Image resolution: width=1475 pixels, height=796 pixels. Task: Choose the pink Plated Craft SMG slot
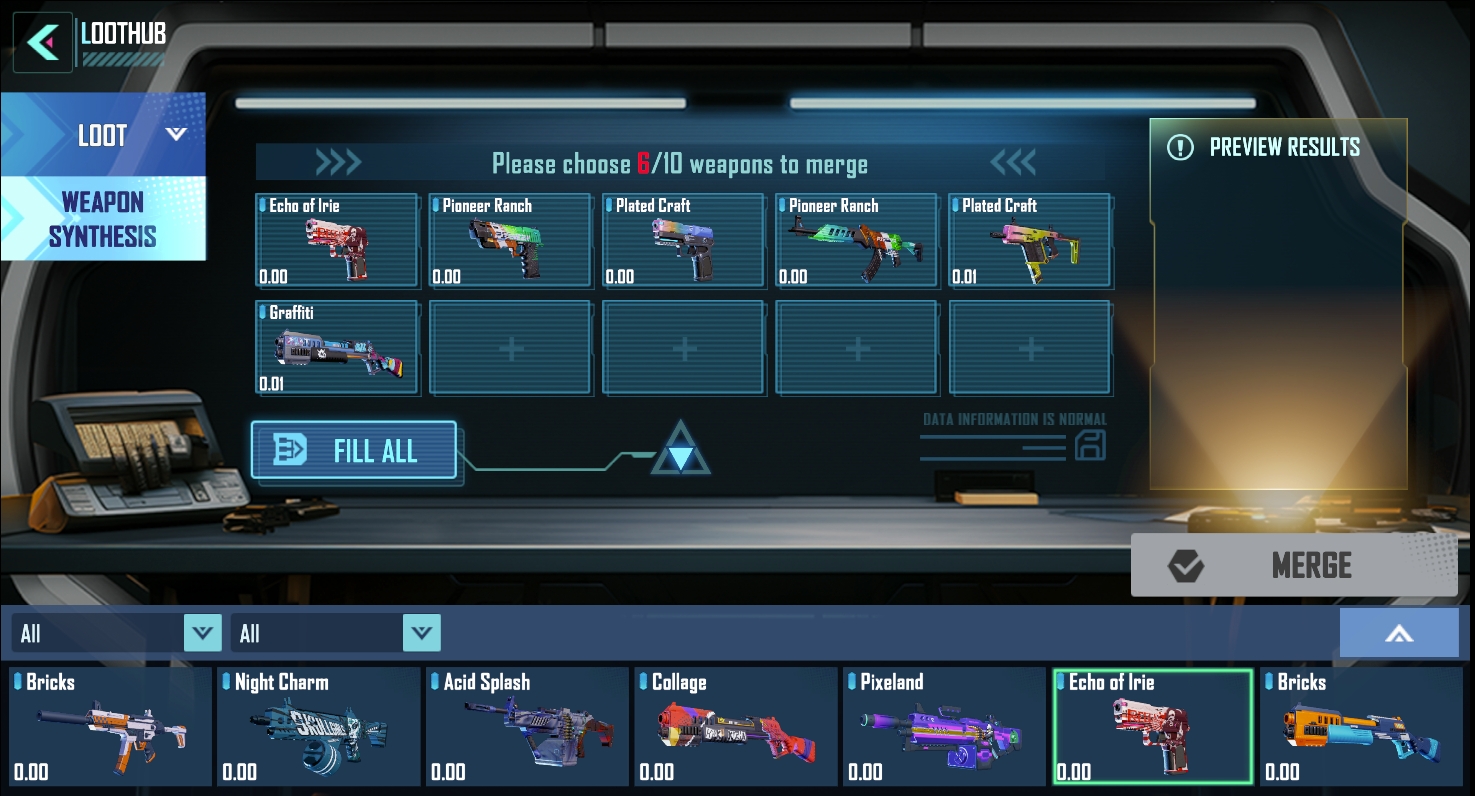(x=1030, y=241)
